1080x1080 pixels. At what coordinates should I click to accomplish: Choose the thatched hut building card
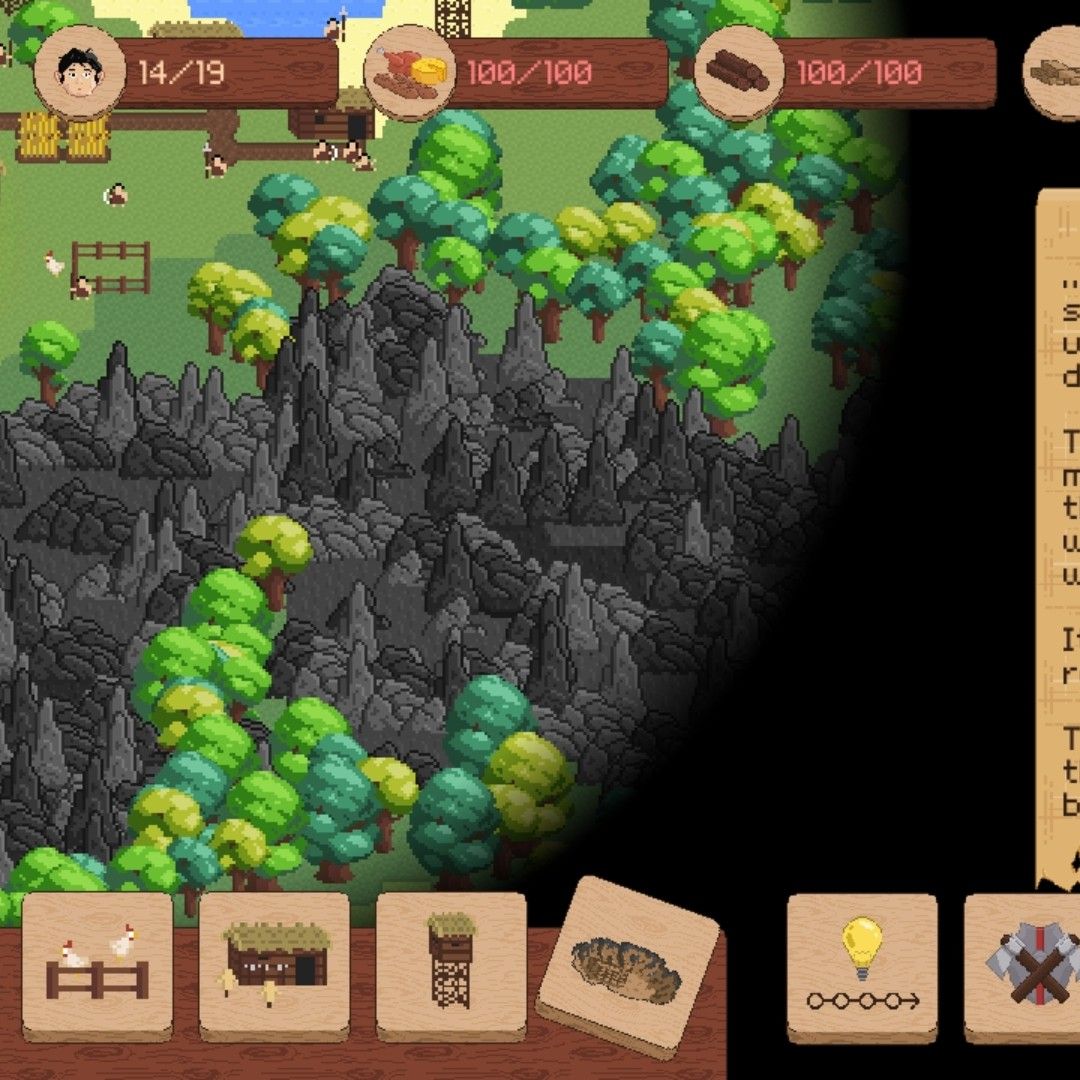[x=275, y=966]
